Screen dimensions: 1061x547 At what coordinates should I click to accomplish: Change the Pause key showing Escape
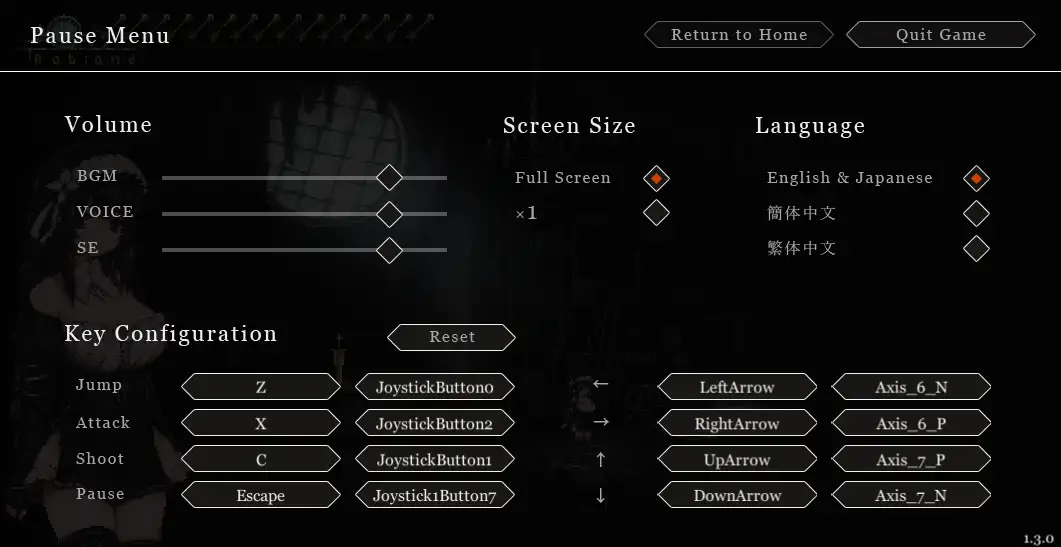tap(261, 496)
